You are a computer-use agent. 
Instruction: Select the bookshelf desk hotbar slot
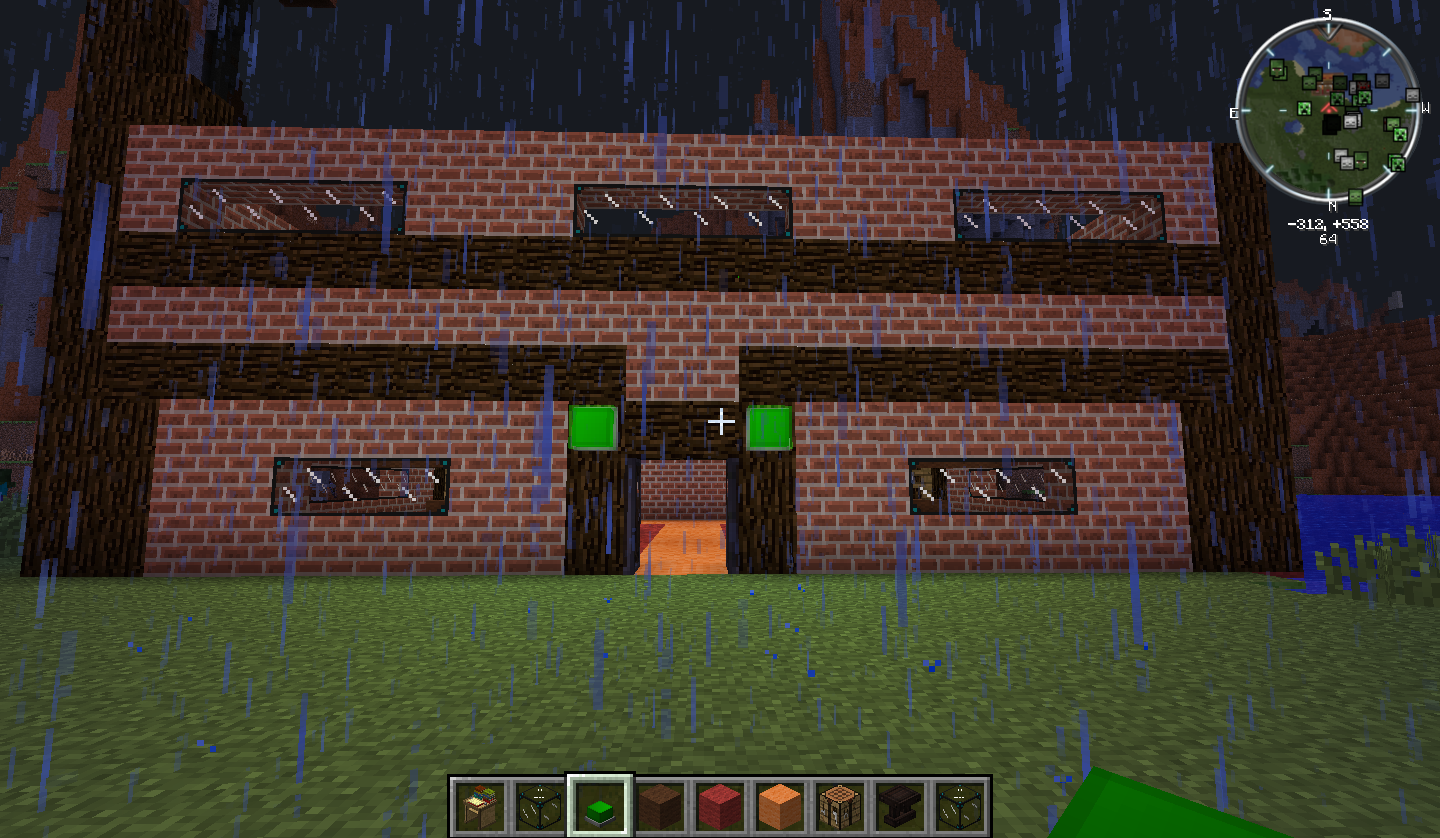(480, 805)
